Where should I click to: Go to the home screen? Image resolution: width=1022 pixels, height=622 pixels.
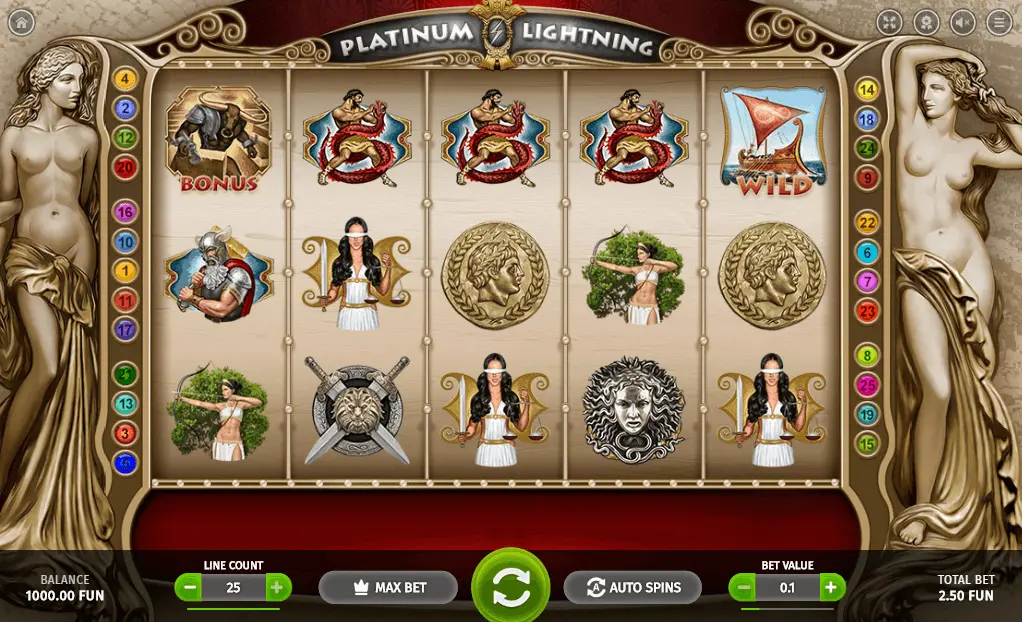point(20,22)
